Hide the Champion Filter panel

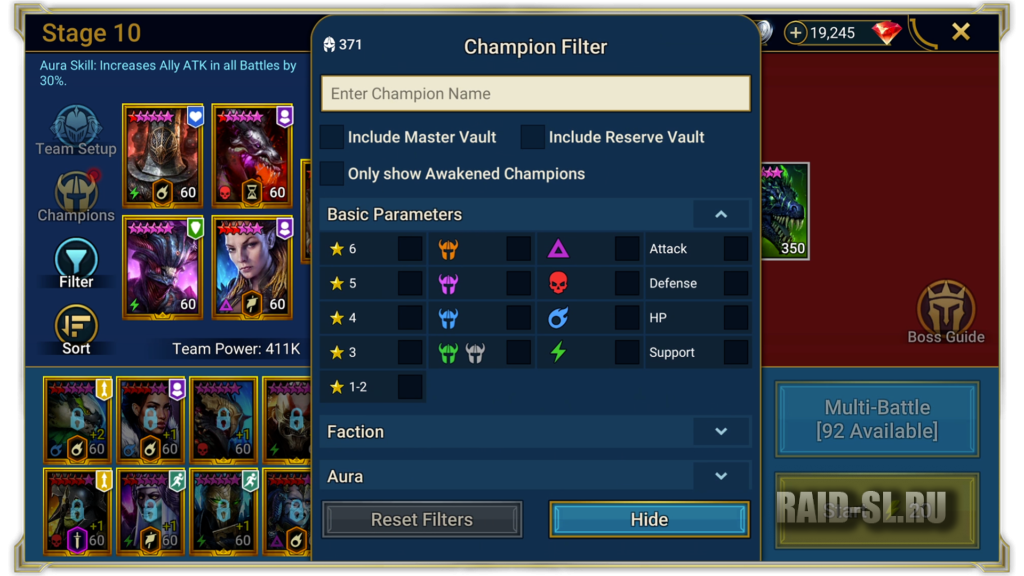649,520
